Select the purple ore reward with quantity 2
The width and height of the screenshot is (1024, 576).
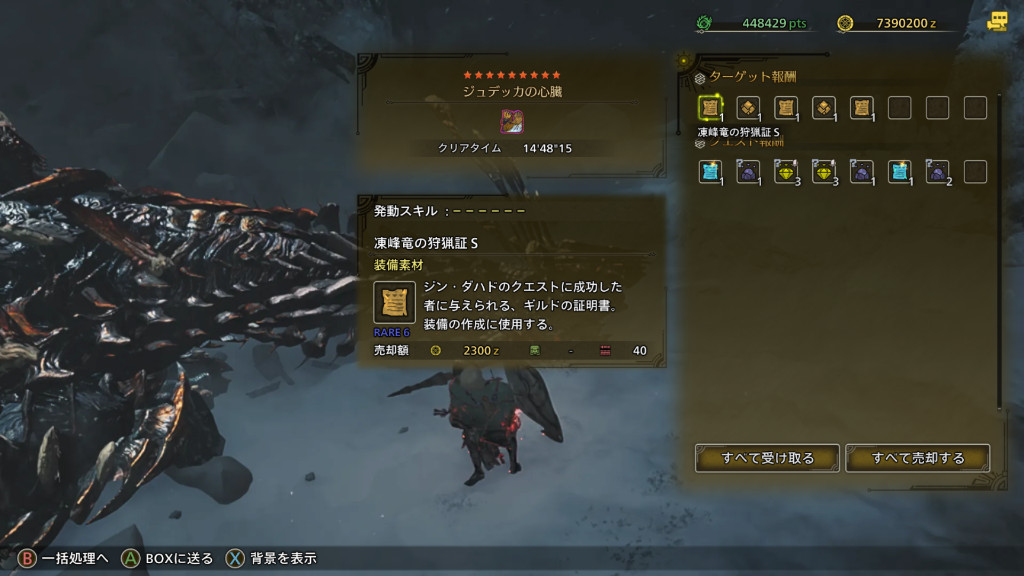(938, 171)
